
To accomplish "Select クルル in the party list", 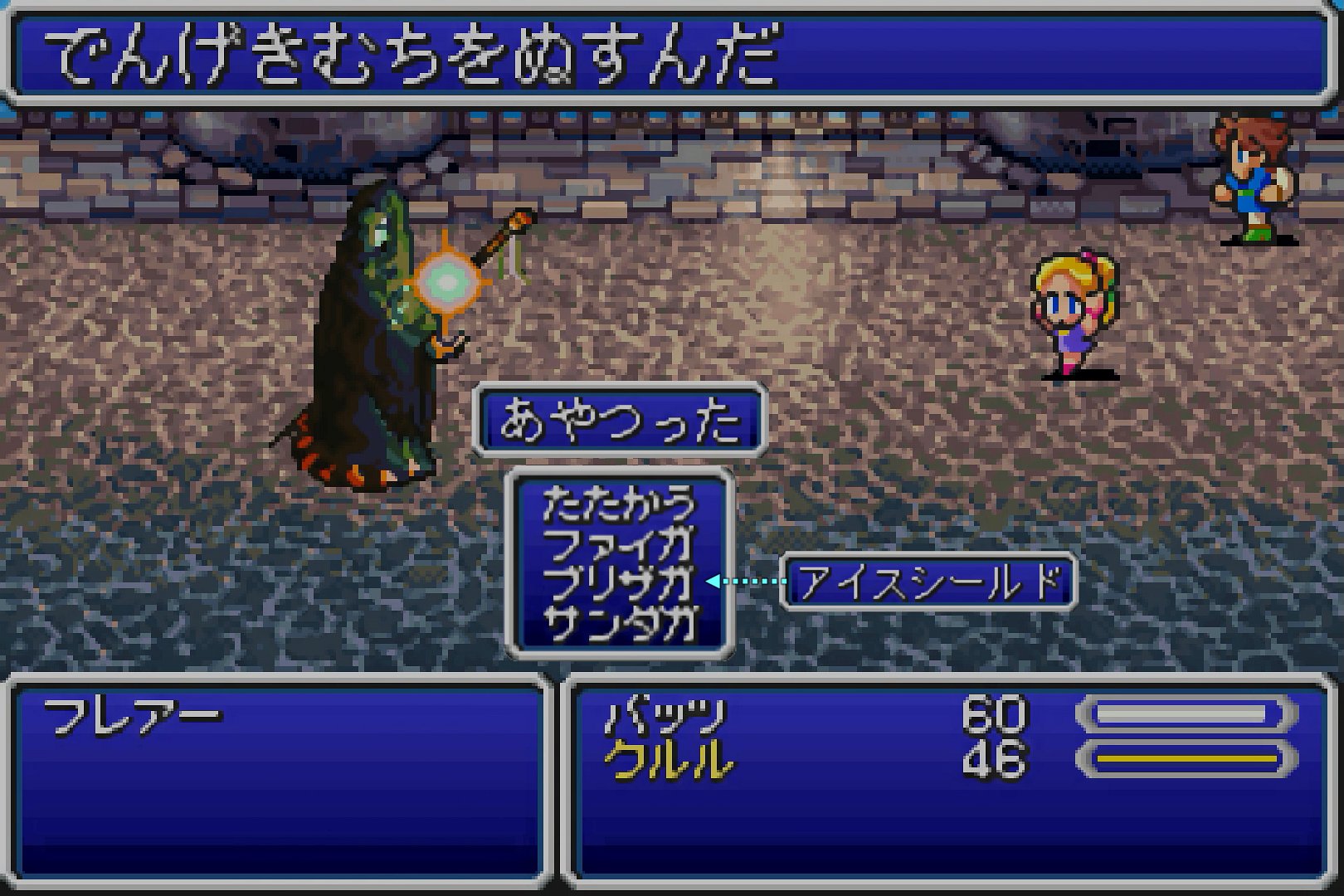I will 669,760.
